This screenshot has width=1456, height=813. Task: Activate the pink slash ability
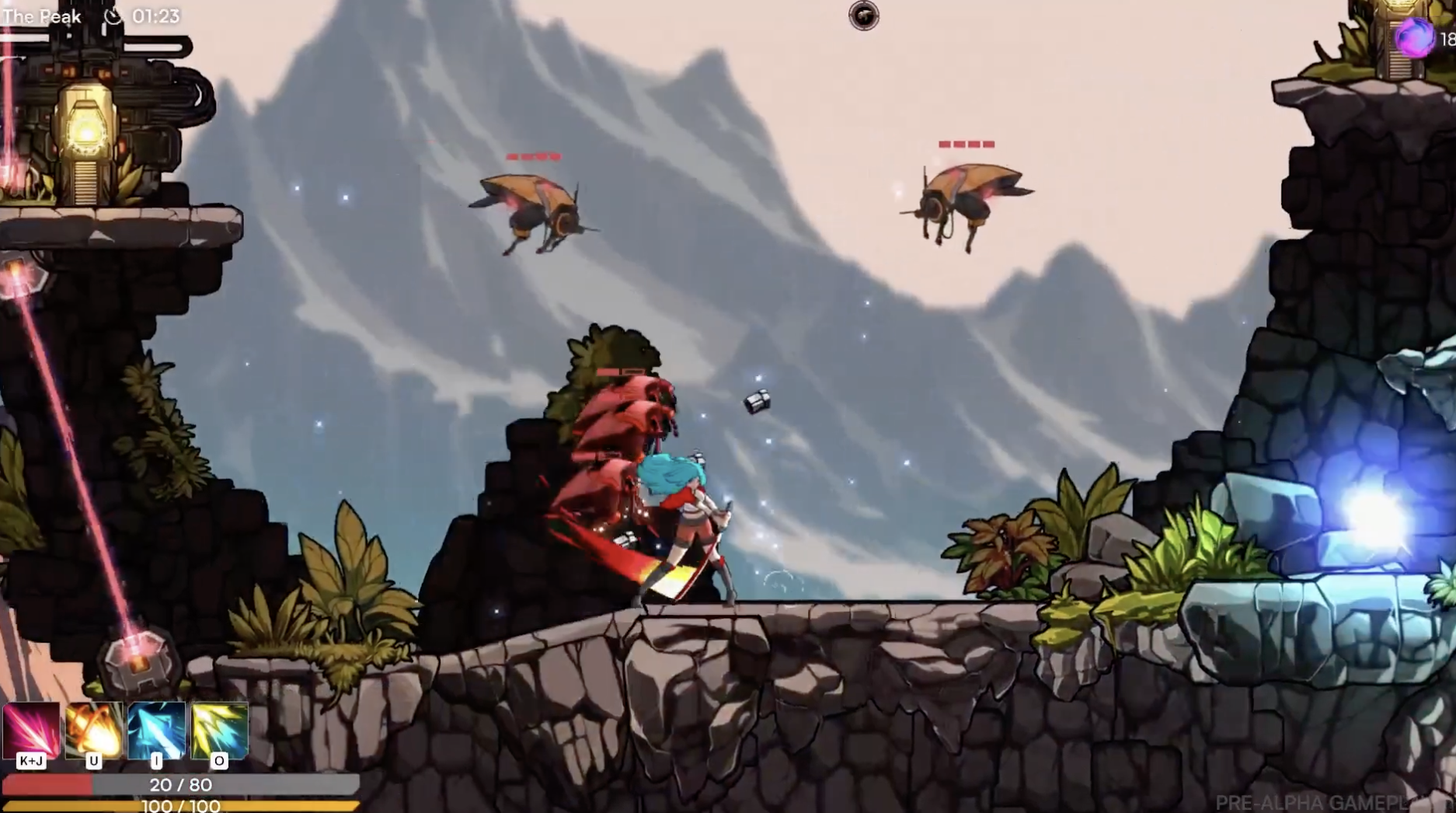click(x=31, y=729)
